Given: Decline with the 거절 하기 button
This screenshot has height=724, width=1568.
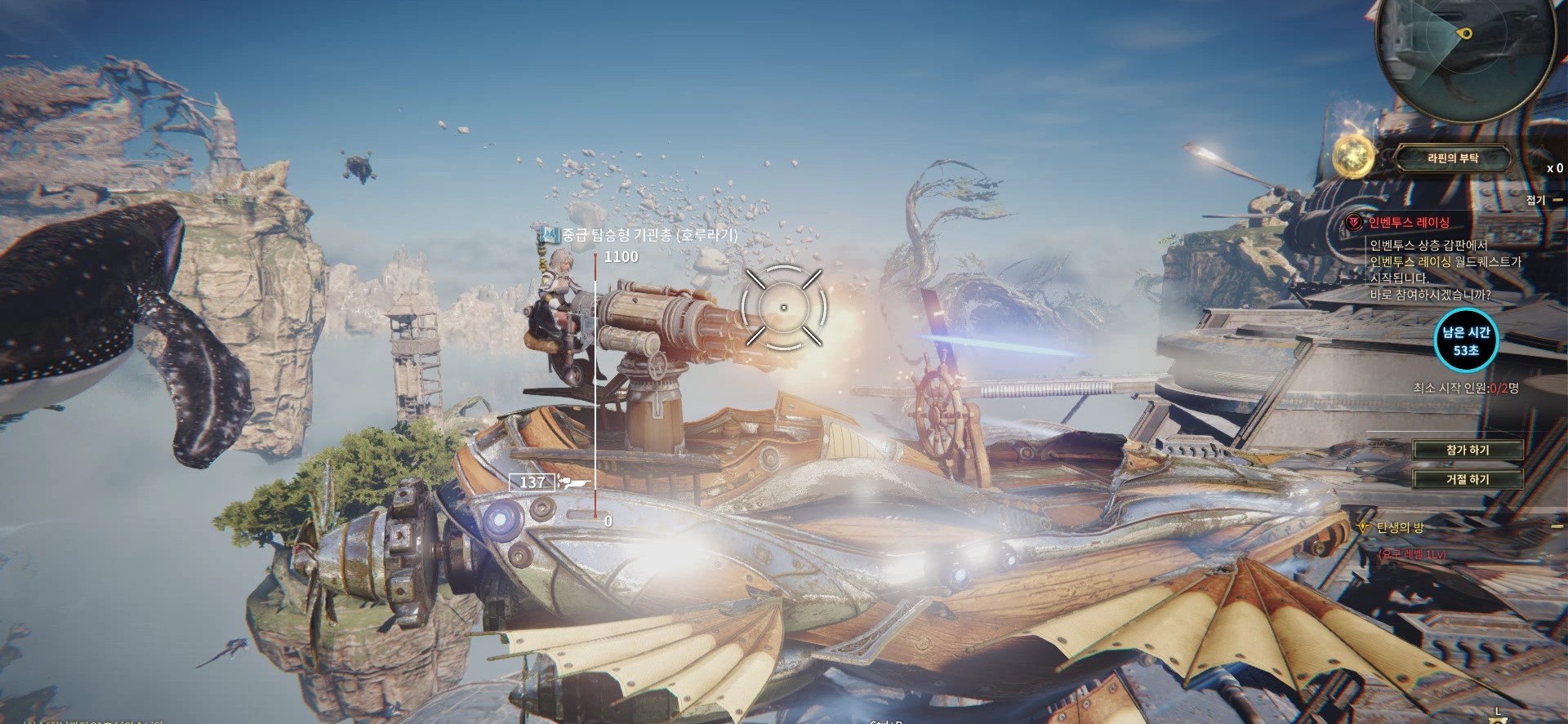Looking at the screenshot, I should (x=1468, y=479).
